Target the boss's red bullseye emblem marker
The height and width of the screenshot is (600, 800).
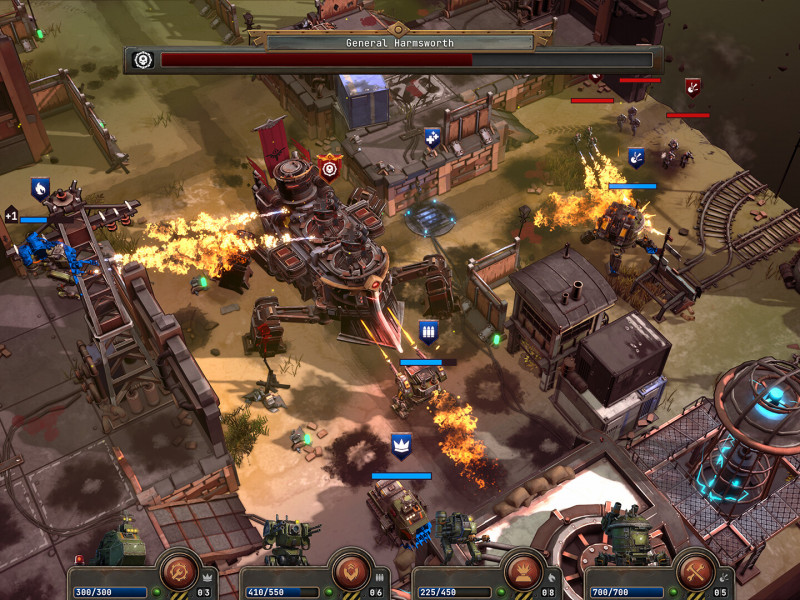pos(329,167)
